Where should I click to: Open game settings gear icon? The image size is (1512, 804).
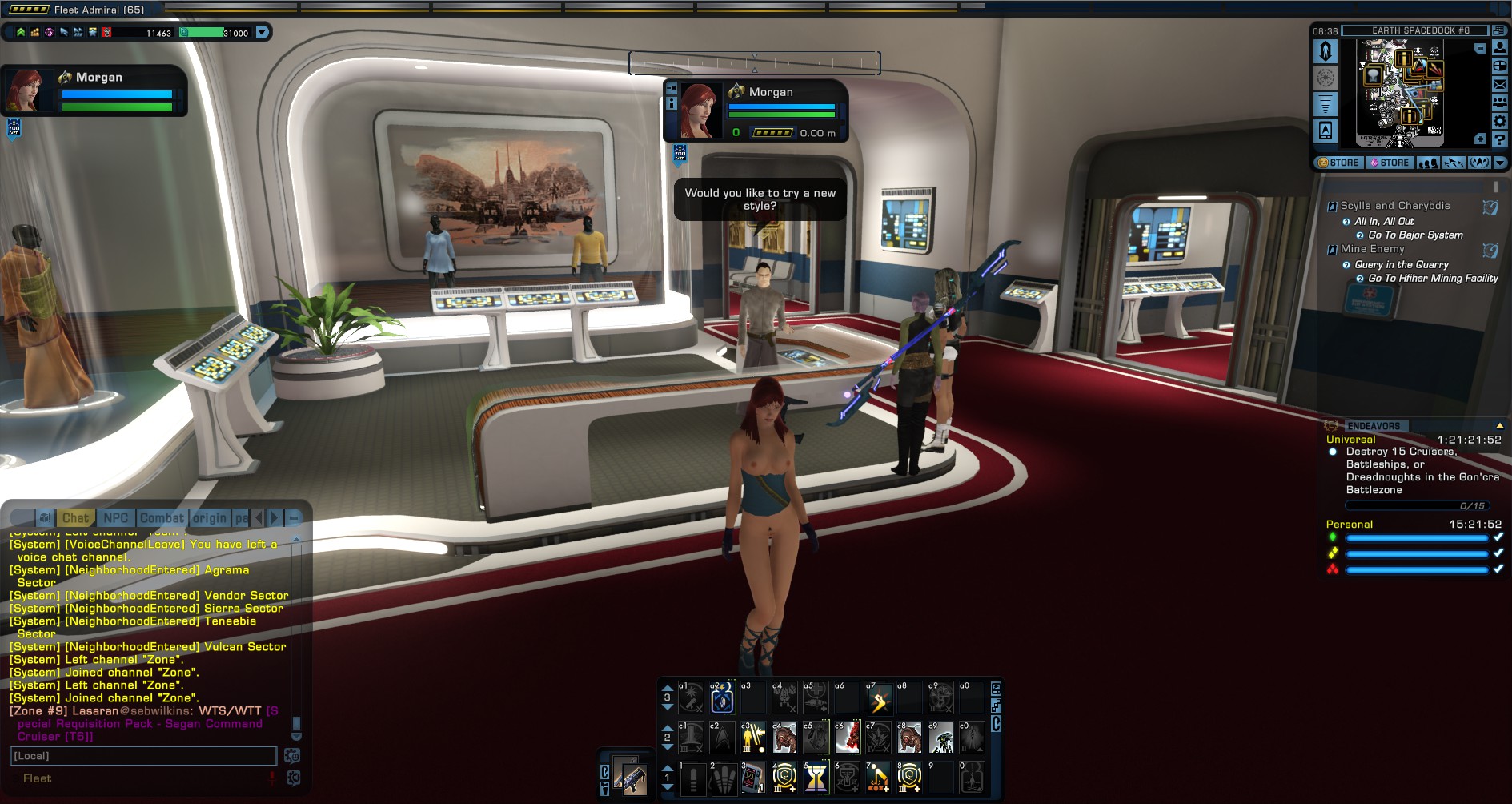pos(1500,121)
